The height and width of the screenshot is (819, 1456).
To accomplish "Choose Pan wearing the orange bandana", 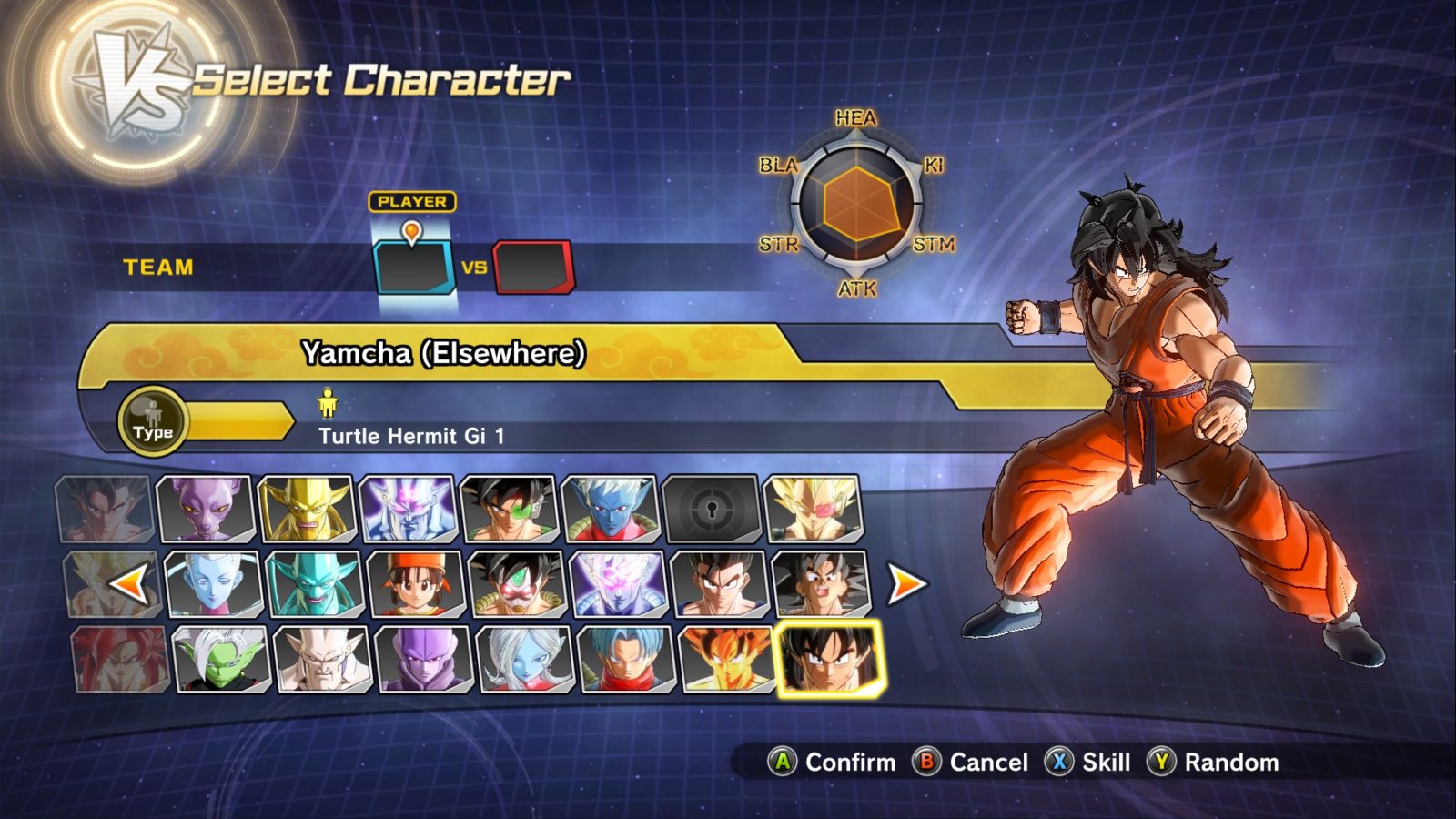I will (416, 584).
